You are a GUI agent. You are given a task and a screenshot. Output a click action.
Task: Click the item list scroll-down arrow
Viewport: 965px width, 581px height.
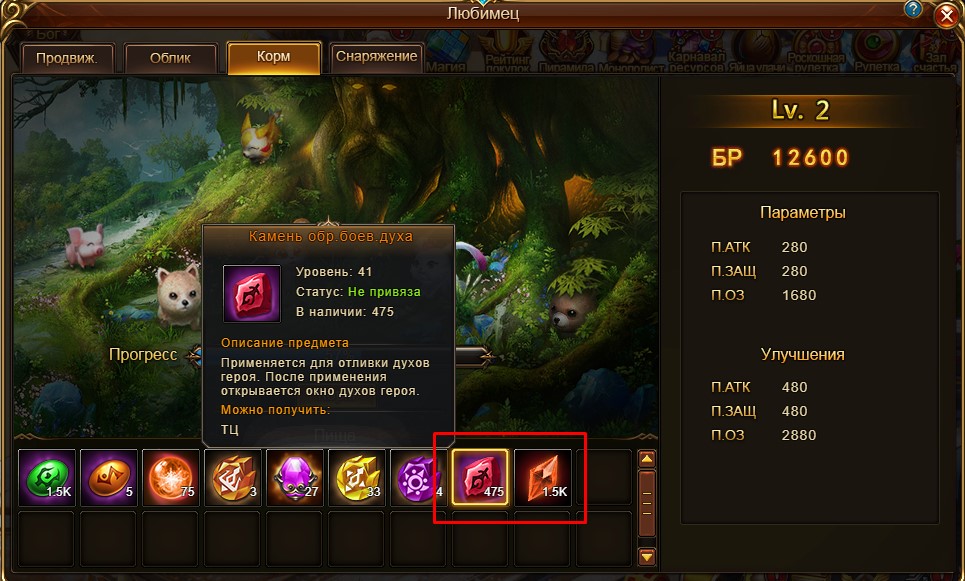click(647, 556)
